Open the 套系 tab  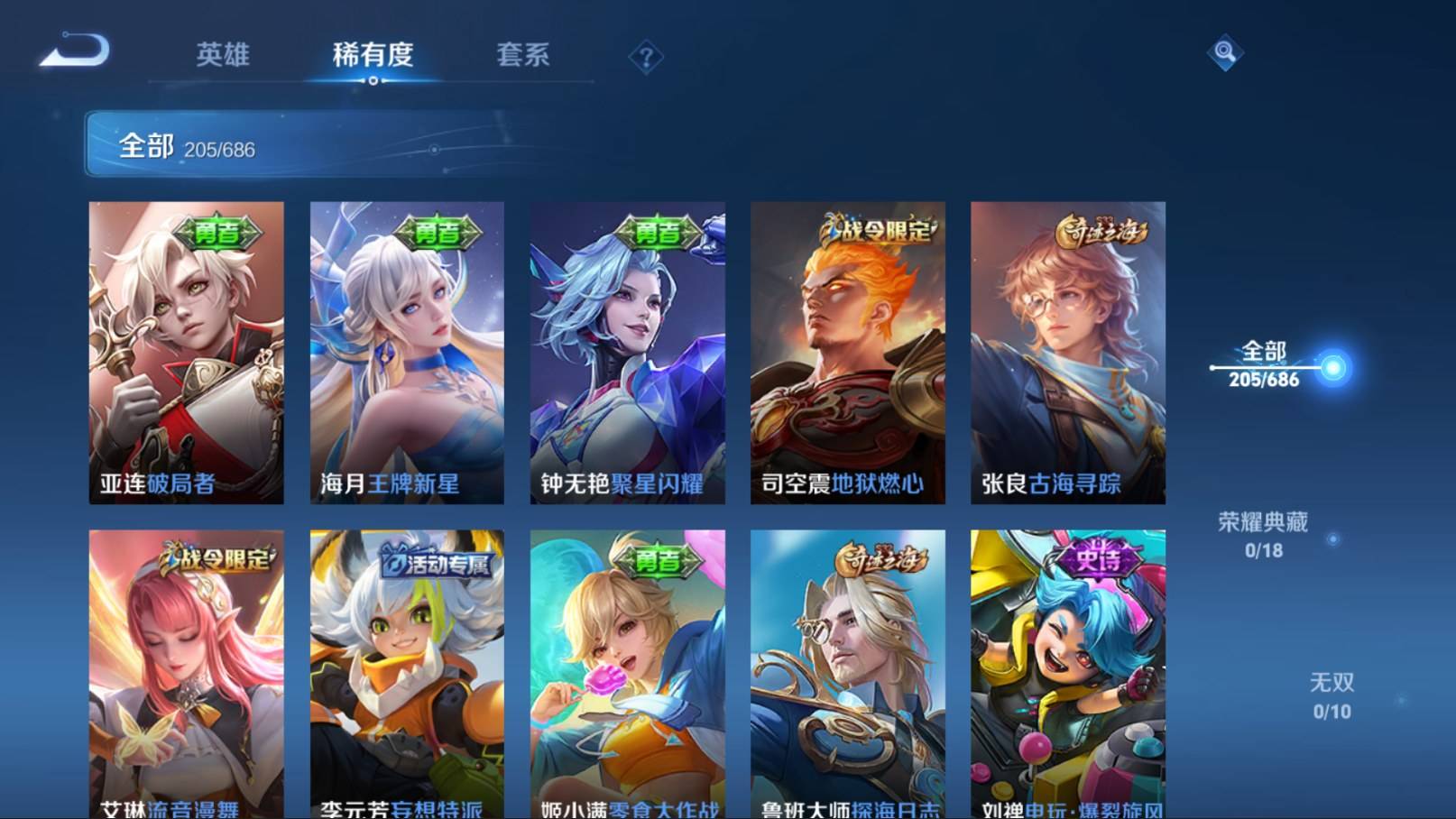(x=522, y=55)
